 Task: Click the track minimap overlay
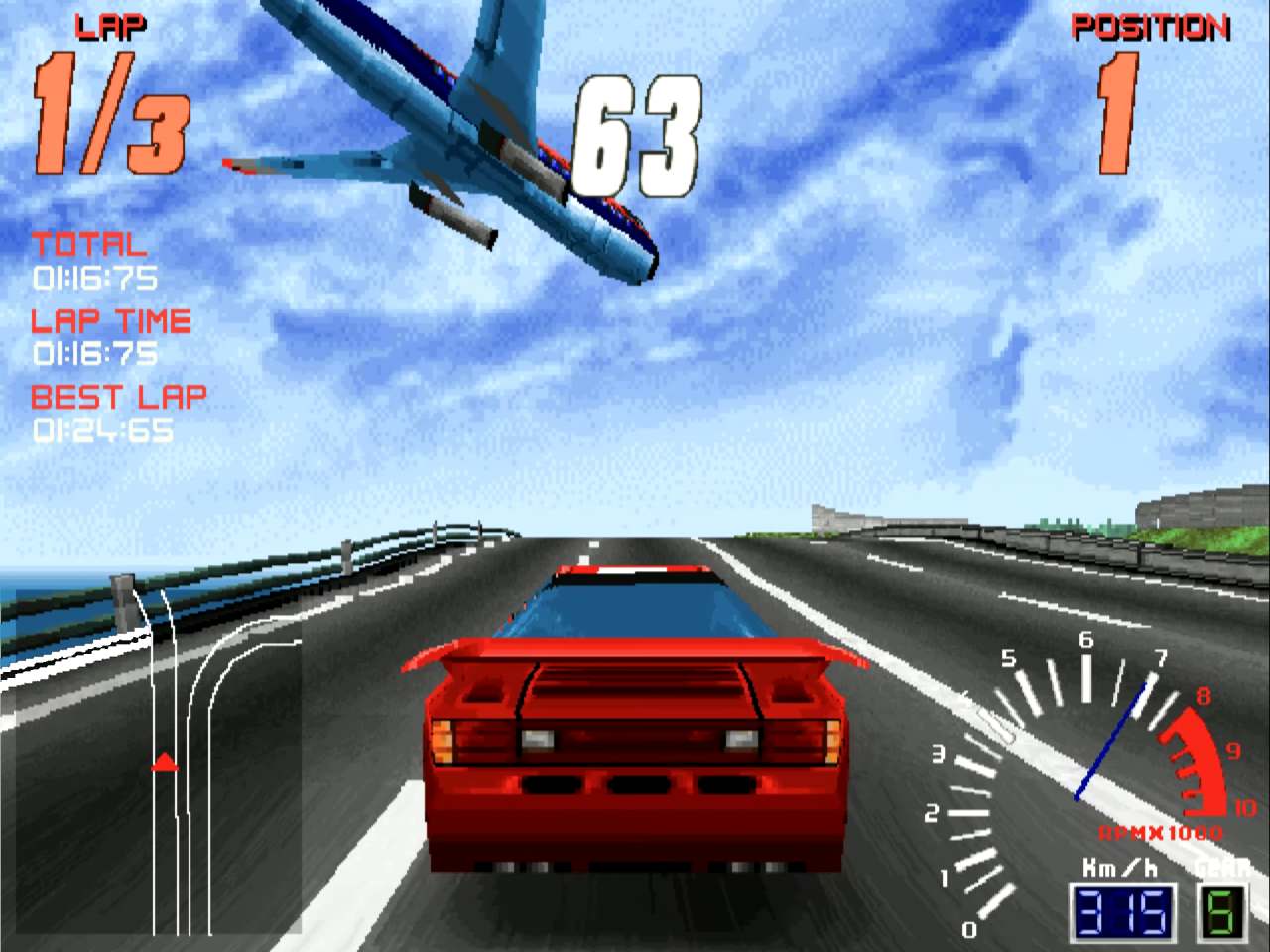click(x=159, y=762)
